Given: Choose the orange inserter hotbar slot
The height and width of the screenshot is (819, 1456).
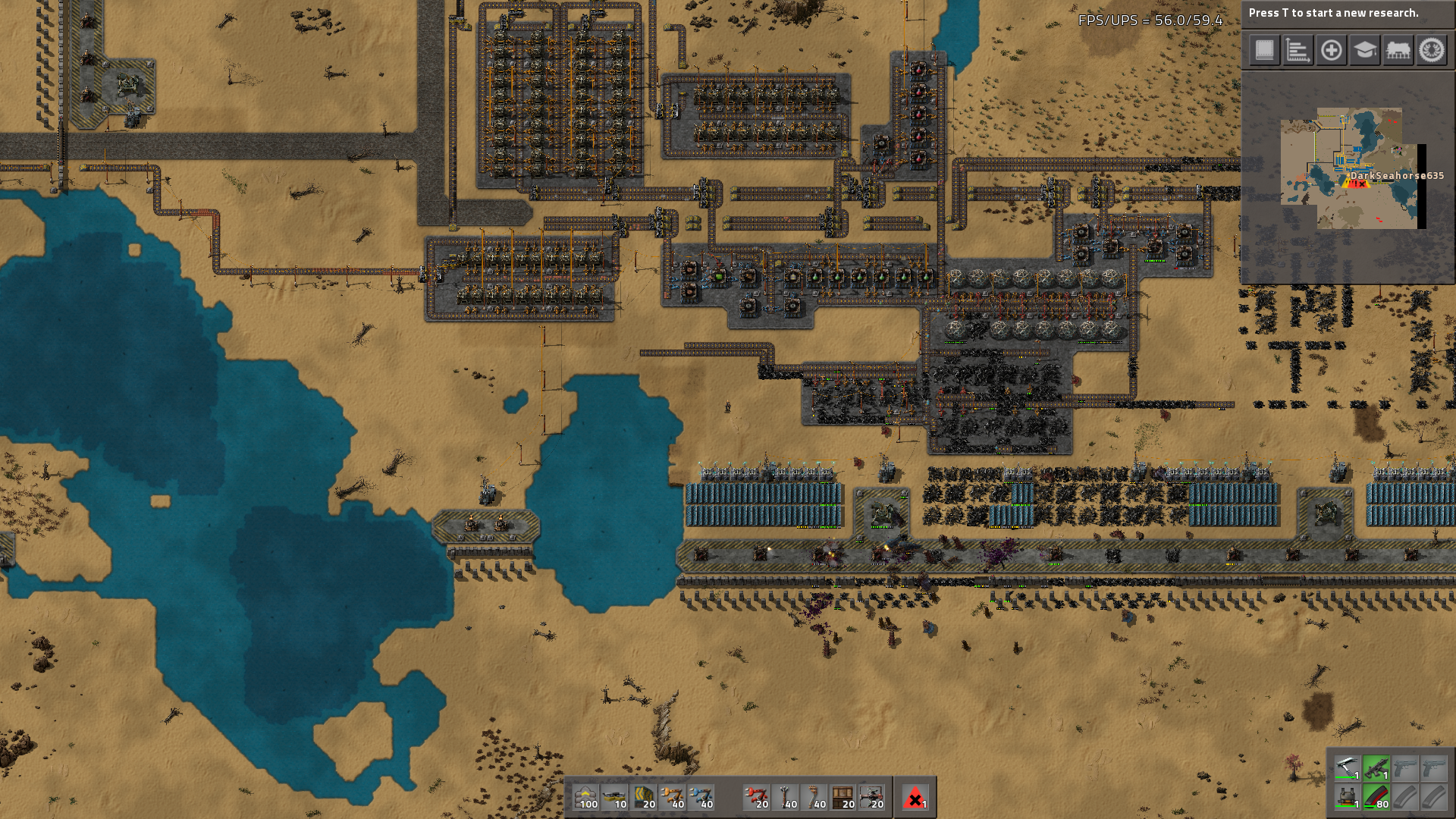Looking at the screenshot, I should click(x=672, y=797).
